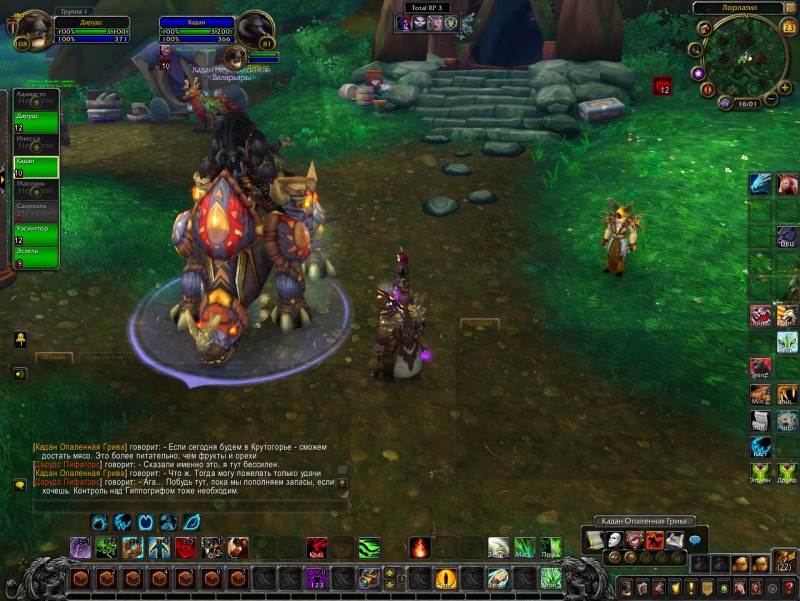Screen dimensions: 800x601
Task: Cast the fire spell icon
Action: click(420, 548)
